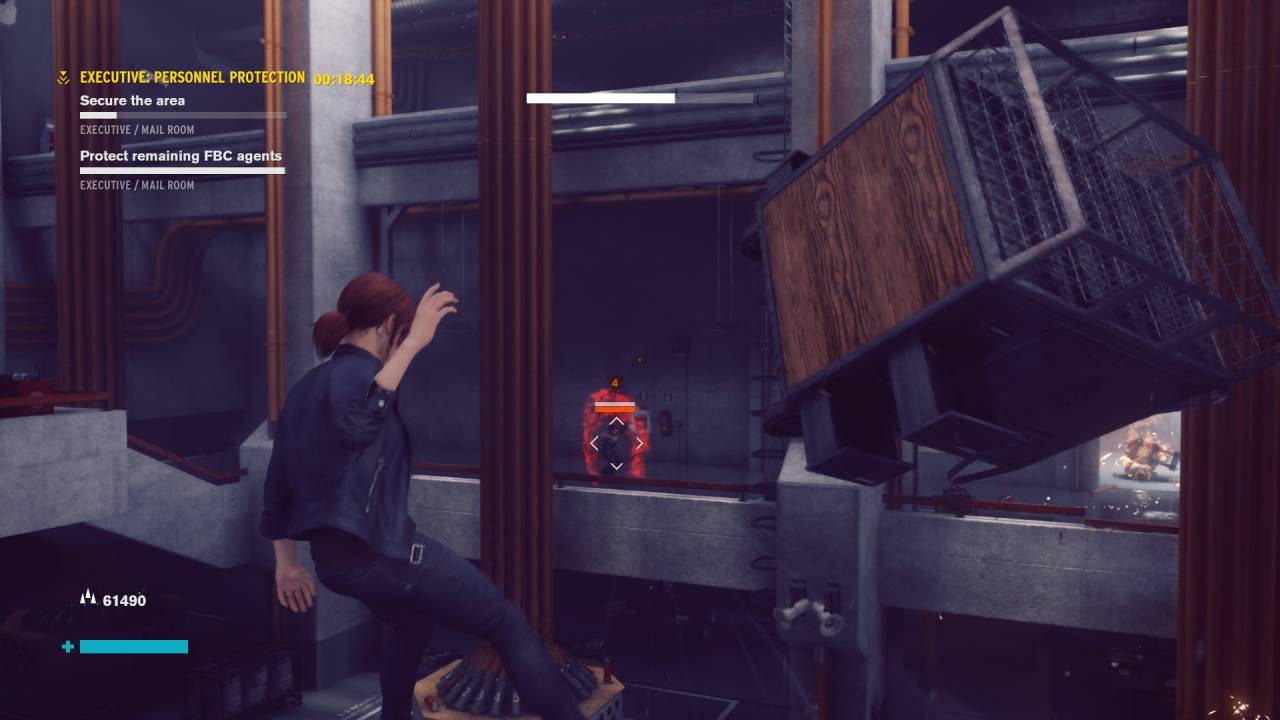The width and height of the screenshot is (1280, 720).
Task: Click the Secure the area objective
Action: [x=132, y=100]
